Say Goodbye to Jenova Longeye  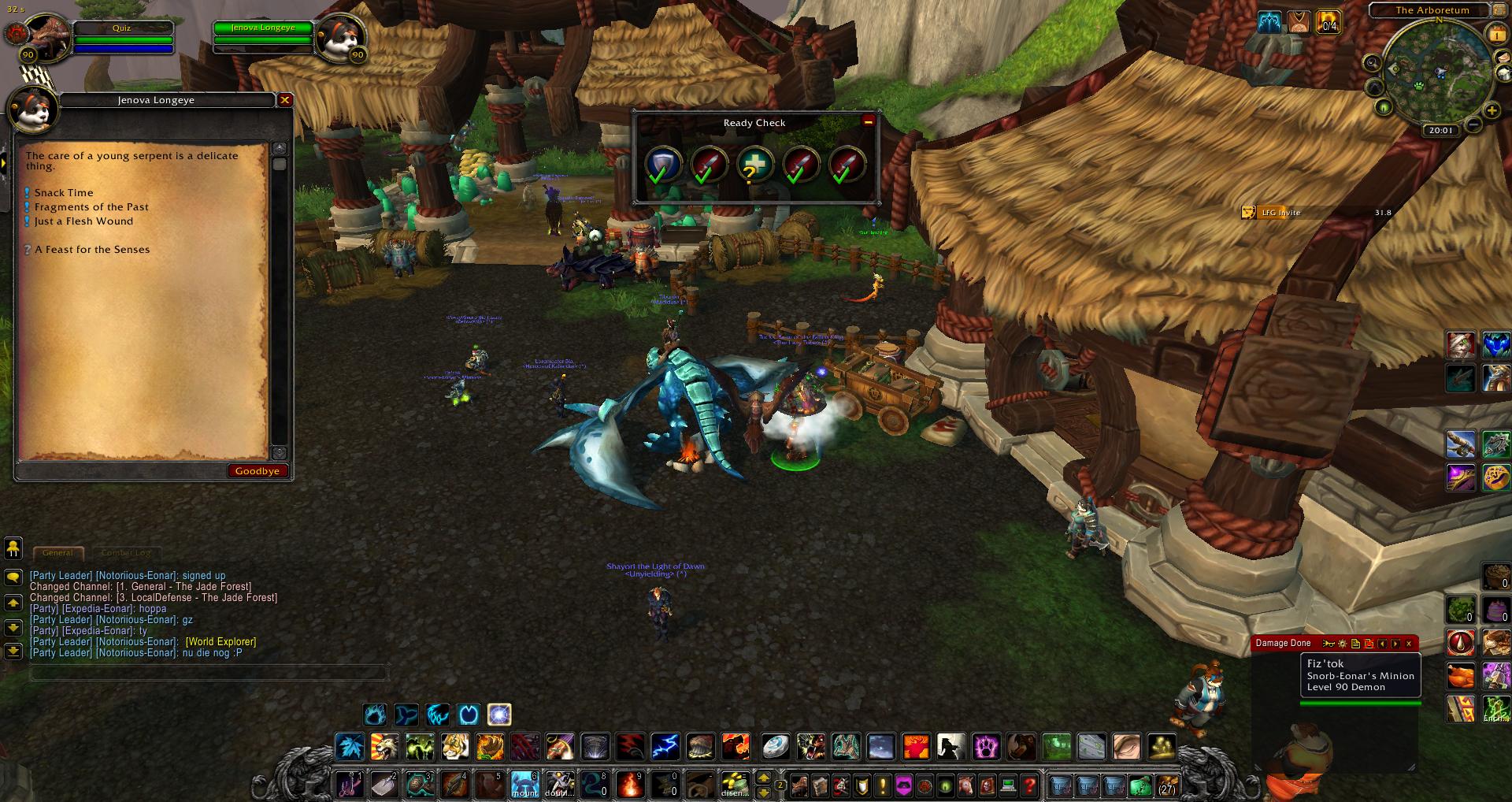[258, 471]
